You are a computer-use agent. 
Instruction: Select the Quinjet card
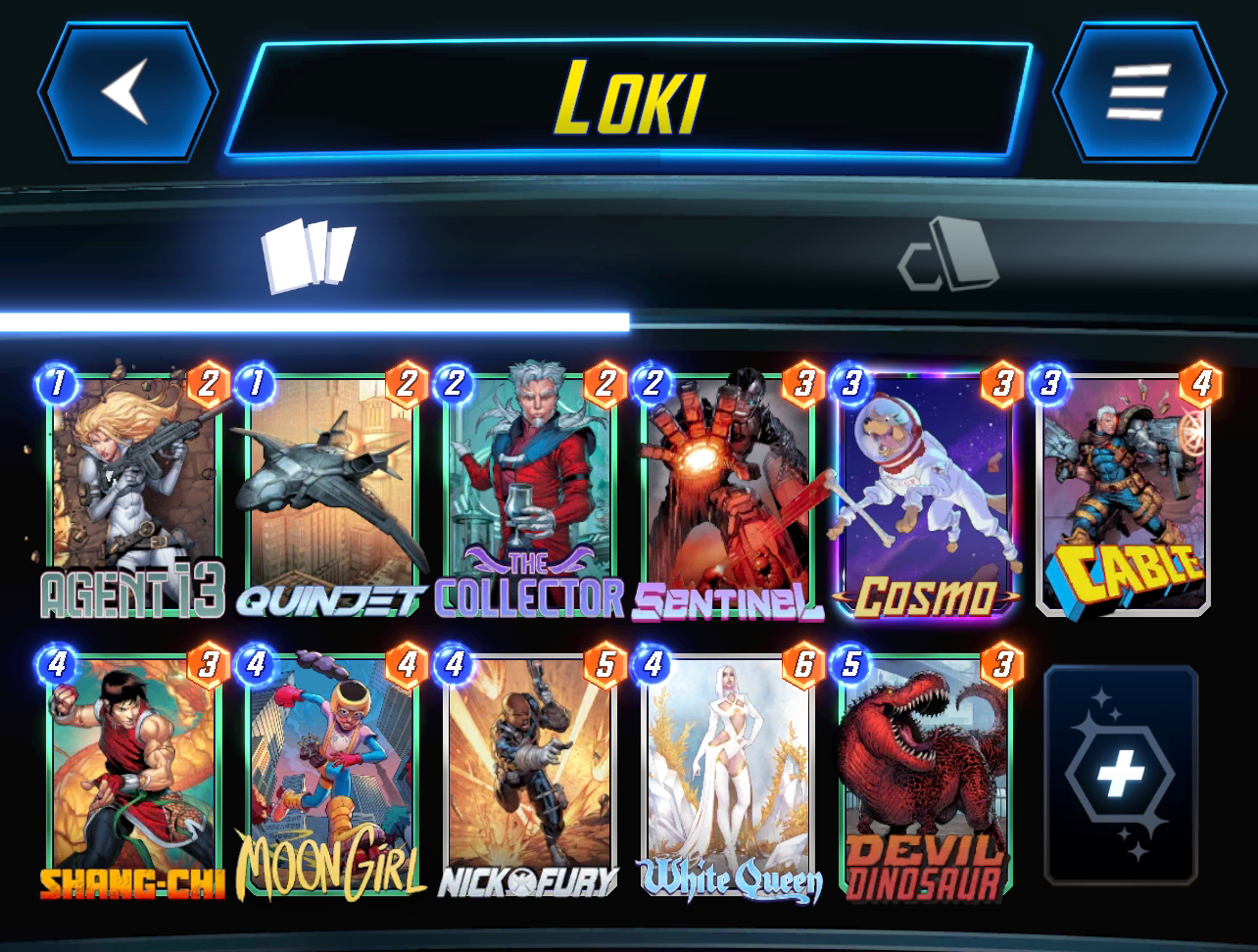[333, 495]
